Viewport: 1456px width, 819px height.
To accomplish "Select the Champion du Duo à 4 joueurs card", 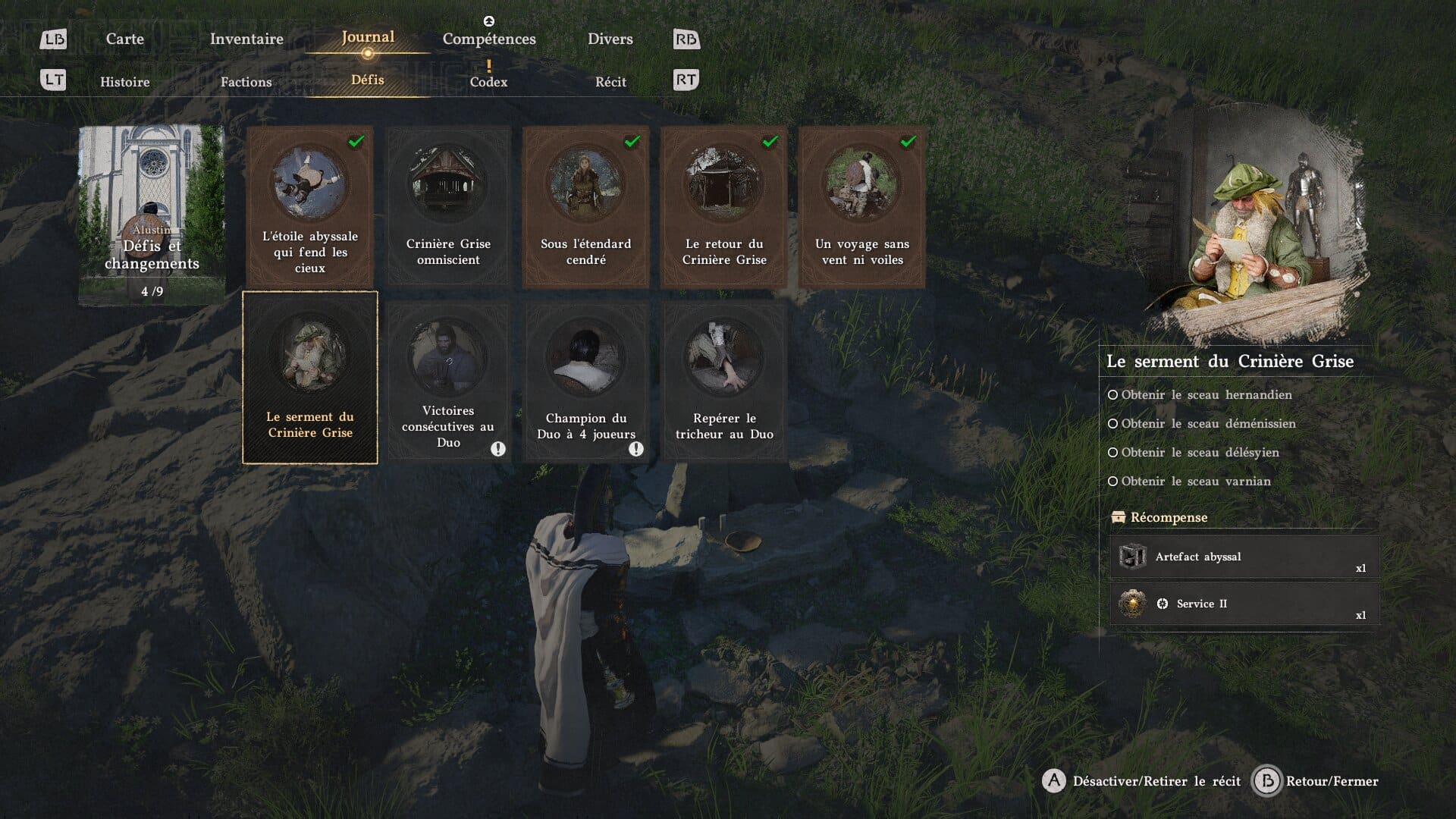I will (x=586, y=381).
